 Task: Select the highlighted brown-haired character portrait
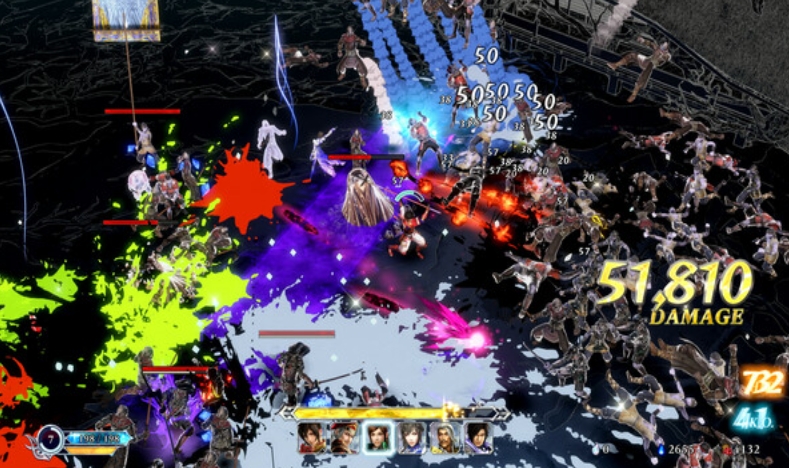point(379,438)
